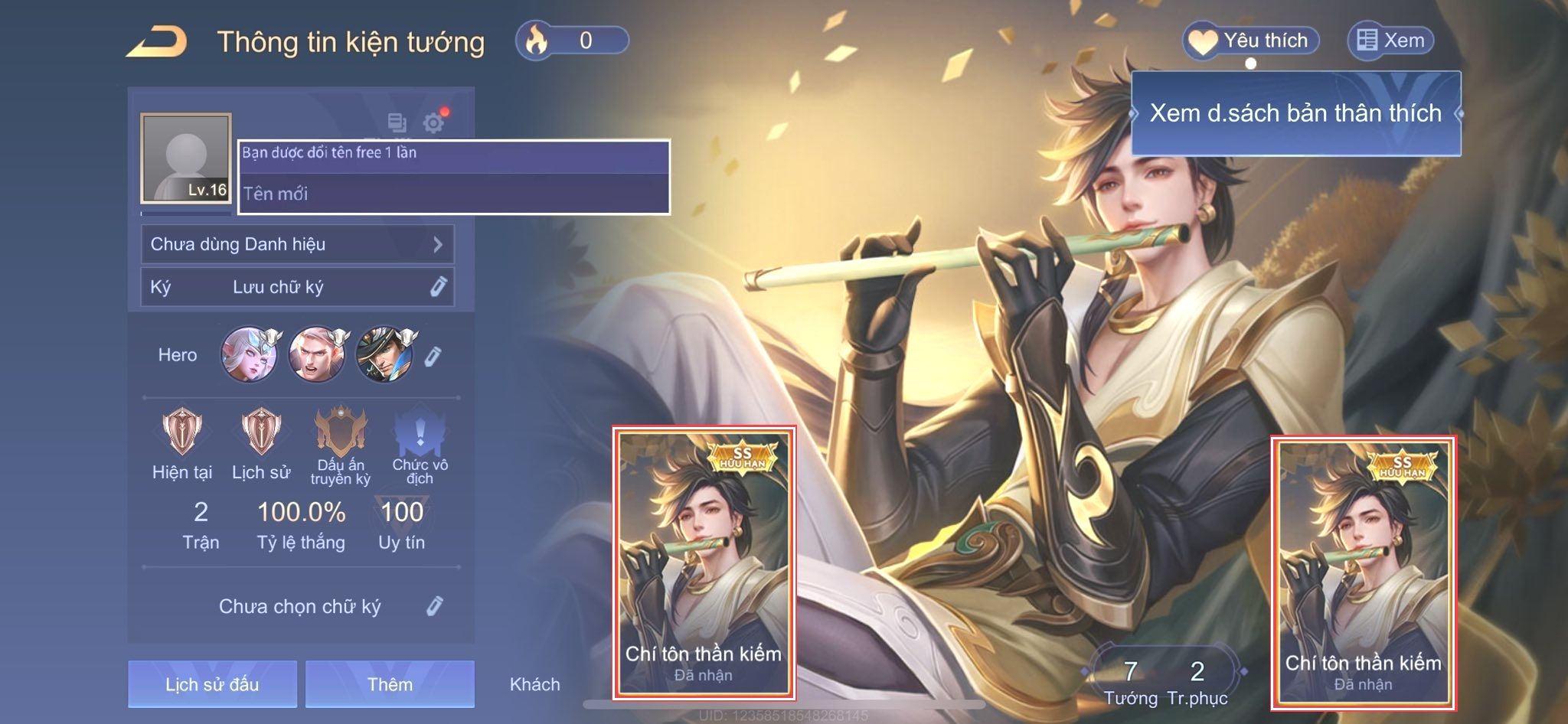Click the Thêm button
The image size is (1568, 724).
click(390, 683)
